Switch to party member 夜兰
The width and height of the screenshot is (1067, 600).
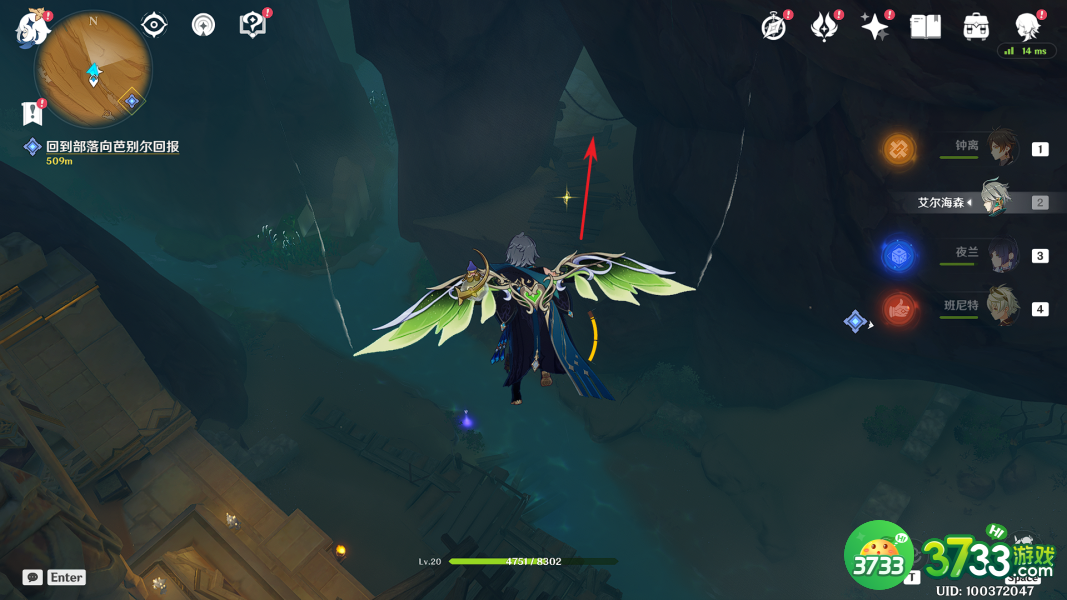tap(1001, 255)
